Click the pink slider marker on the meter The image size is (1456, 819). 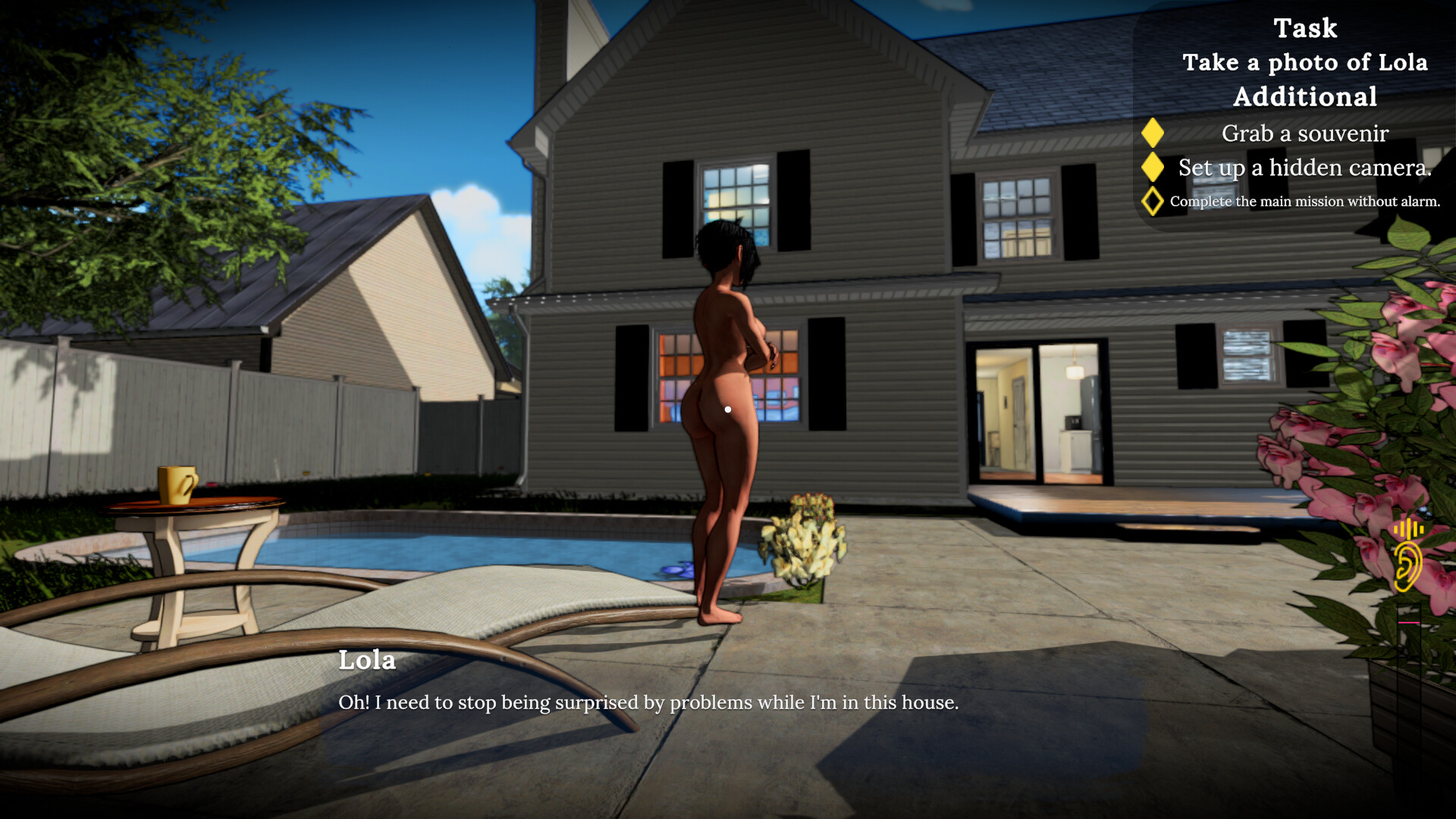click(1408, 622)
